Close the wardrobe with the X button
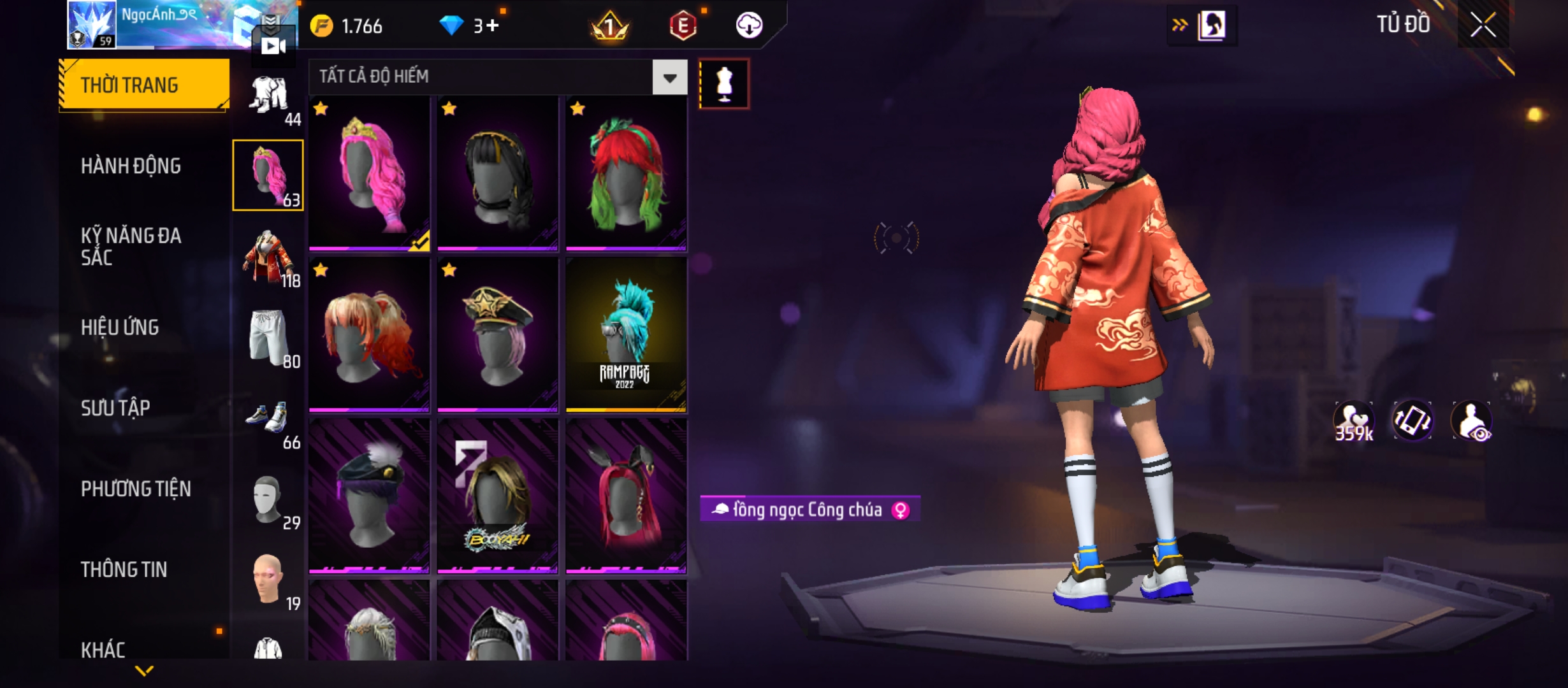The image size is (1568, 688). [x=1483, y=26]
